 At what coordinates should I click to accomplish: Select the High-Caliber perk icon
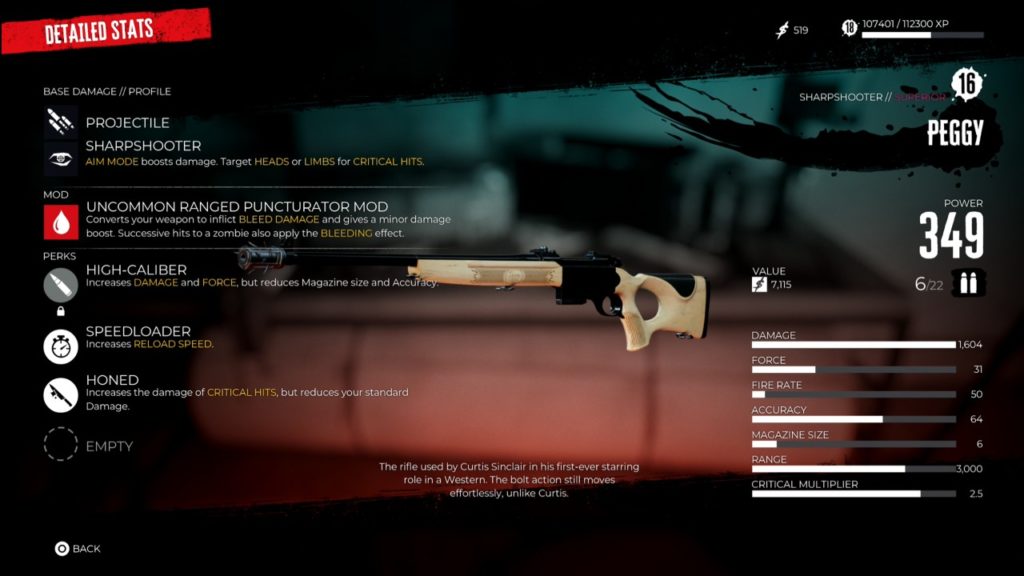(60, 285)
